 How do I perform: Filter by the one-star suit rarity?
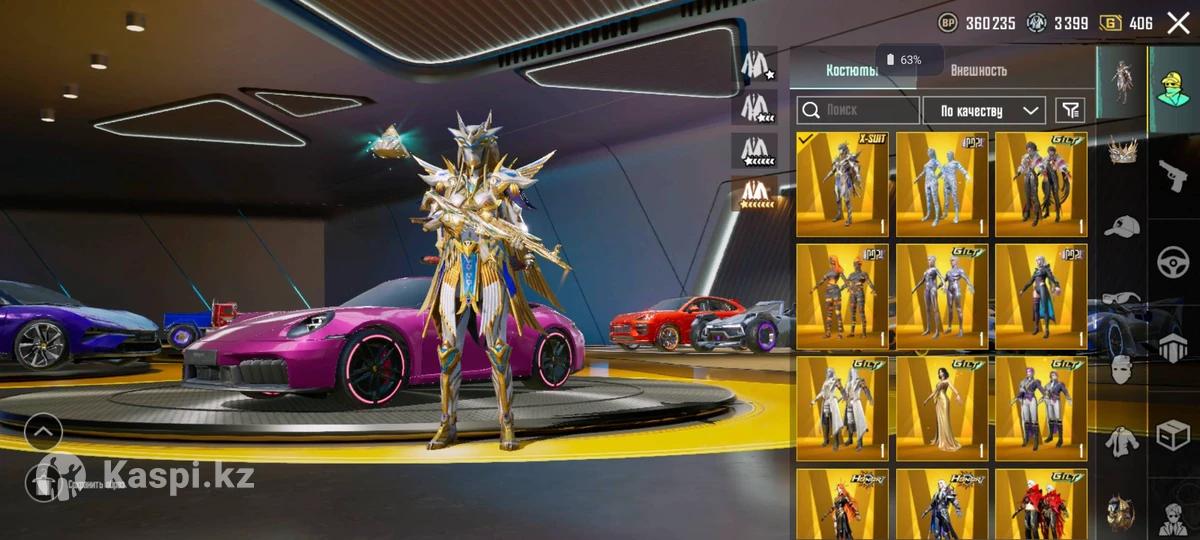pos(759,65)
